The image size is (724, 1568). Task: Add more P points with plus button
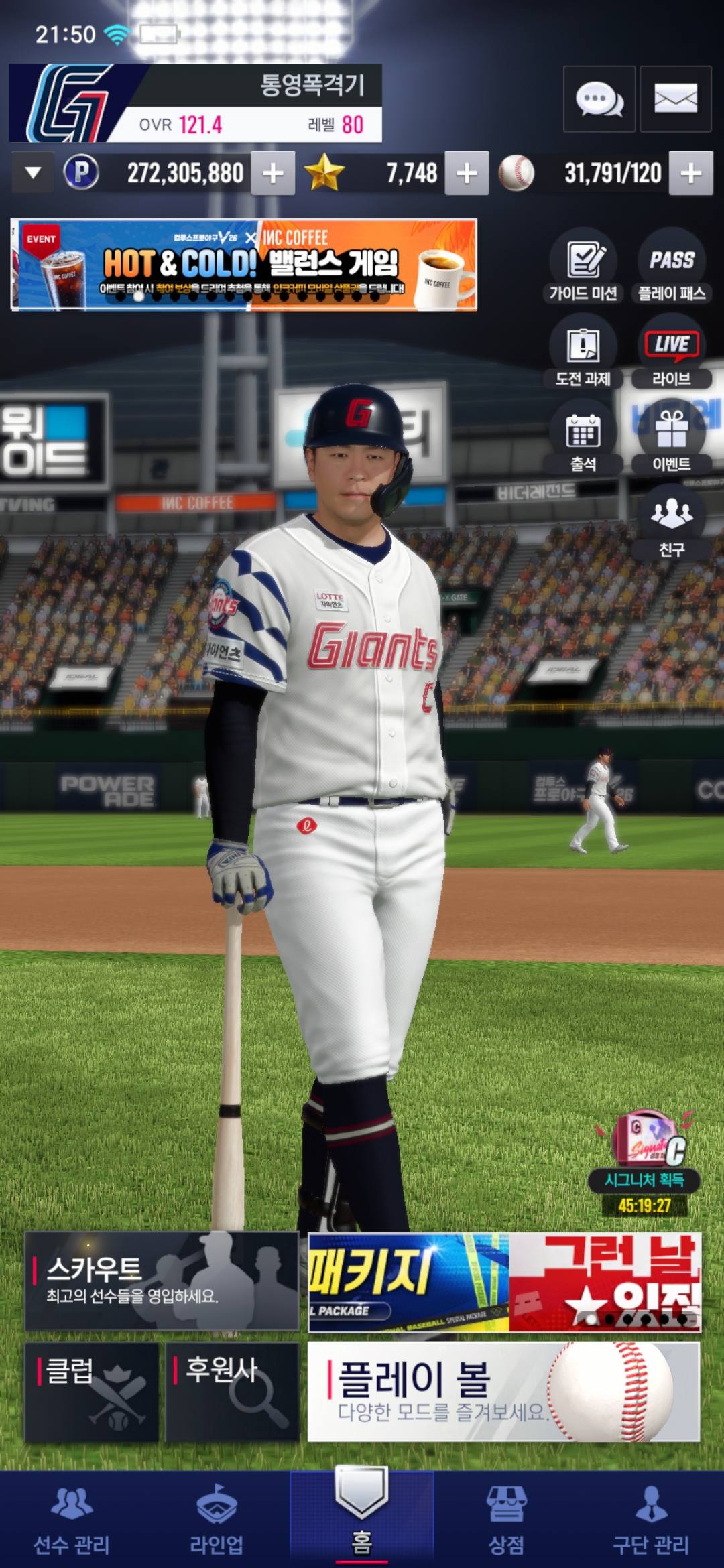point(273,174)
